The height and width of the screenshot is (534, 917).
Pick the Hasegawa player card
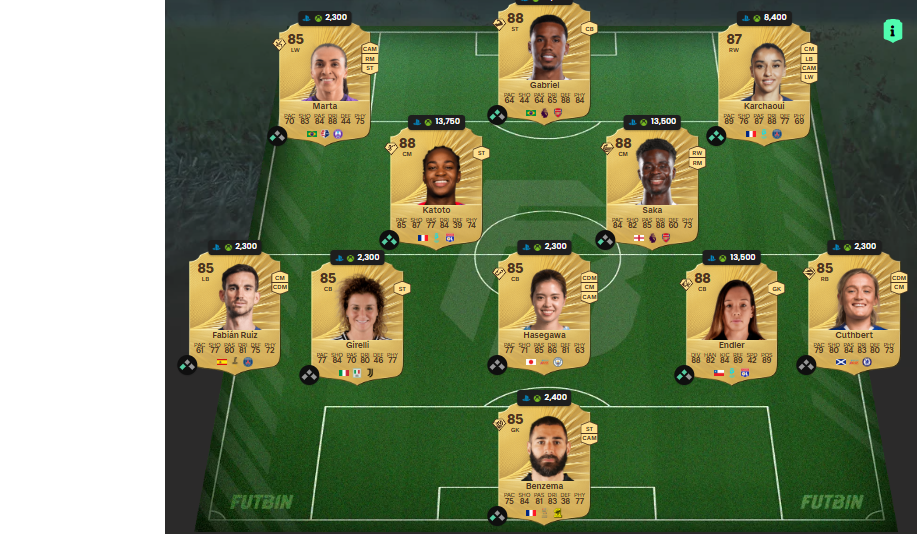click(x=544, y=310)
